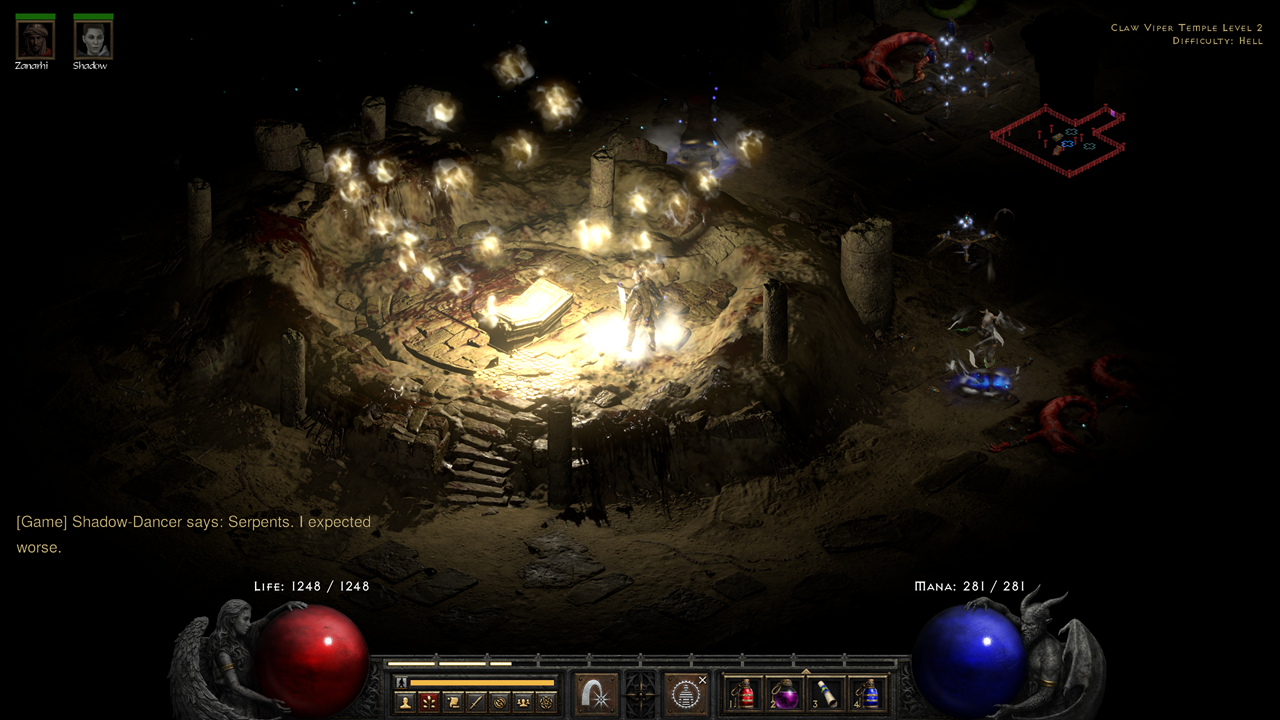Select the left-click skill with arc and star
Screen dimensions: 1280x720
(x=596, y=693)
